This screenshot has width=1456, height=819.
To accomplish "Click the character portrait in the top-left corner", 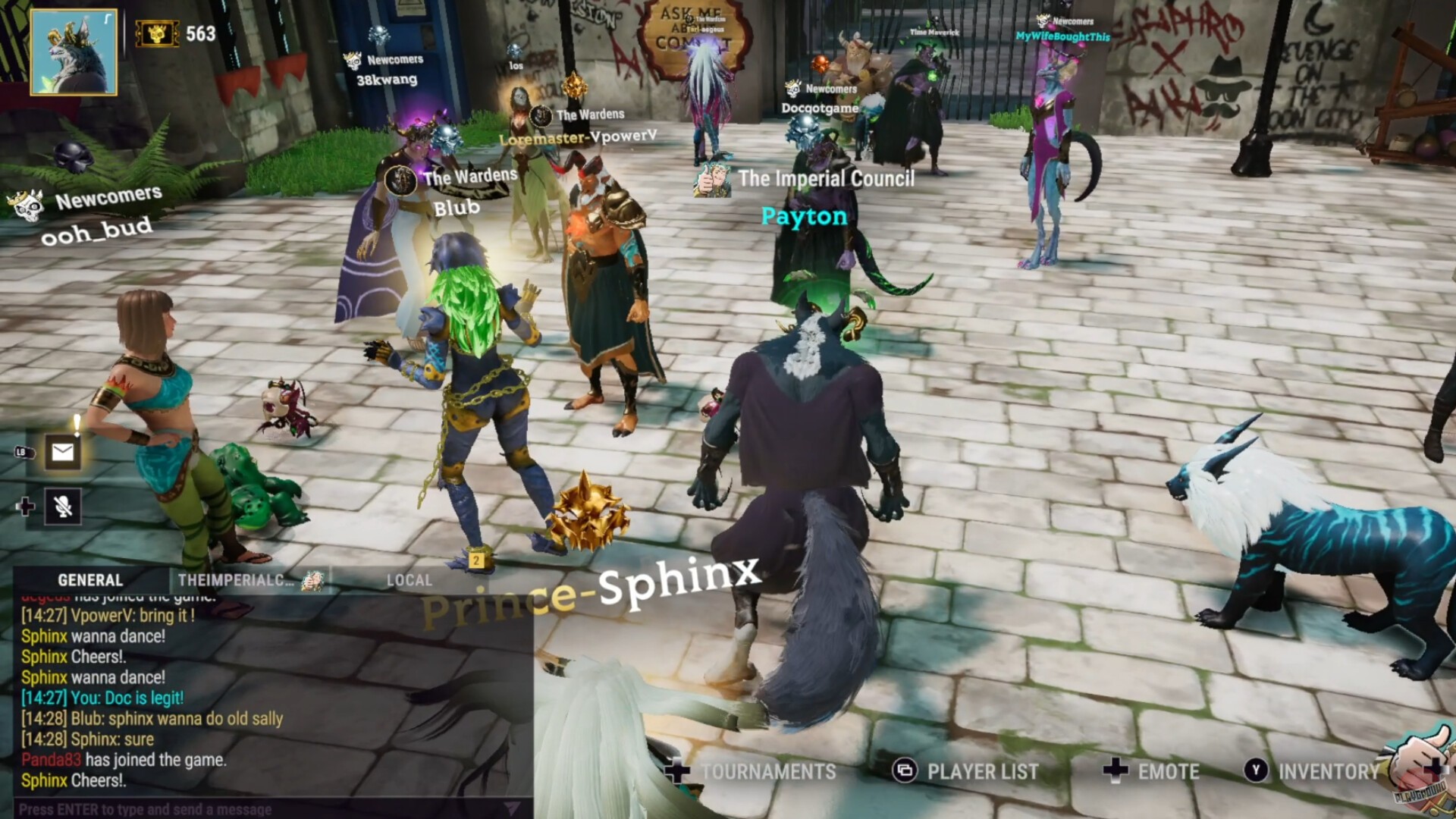I will coord(74,53).
